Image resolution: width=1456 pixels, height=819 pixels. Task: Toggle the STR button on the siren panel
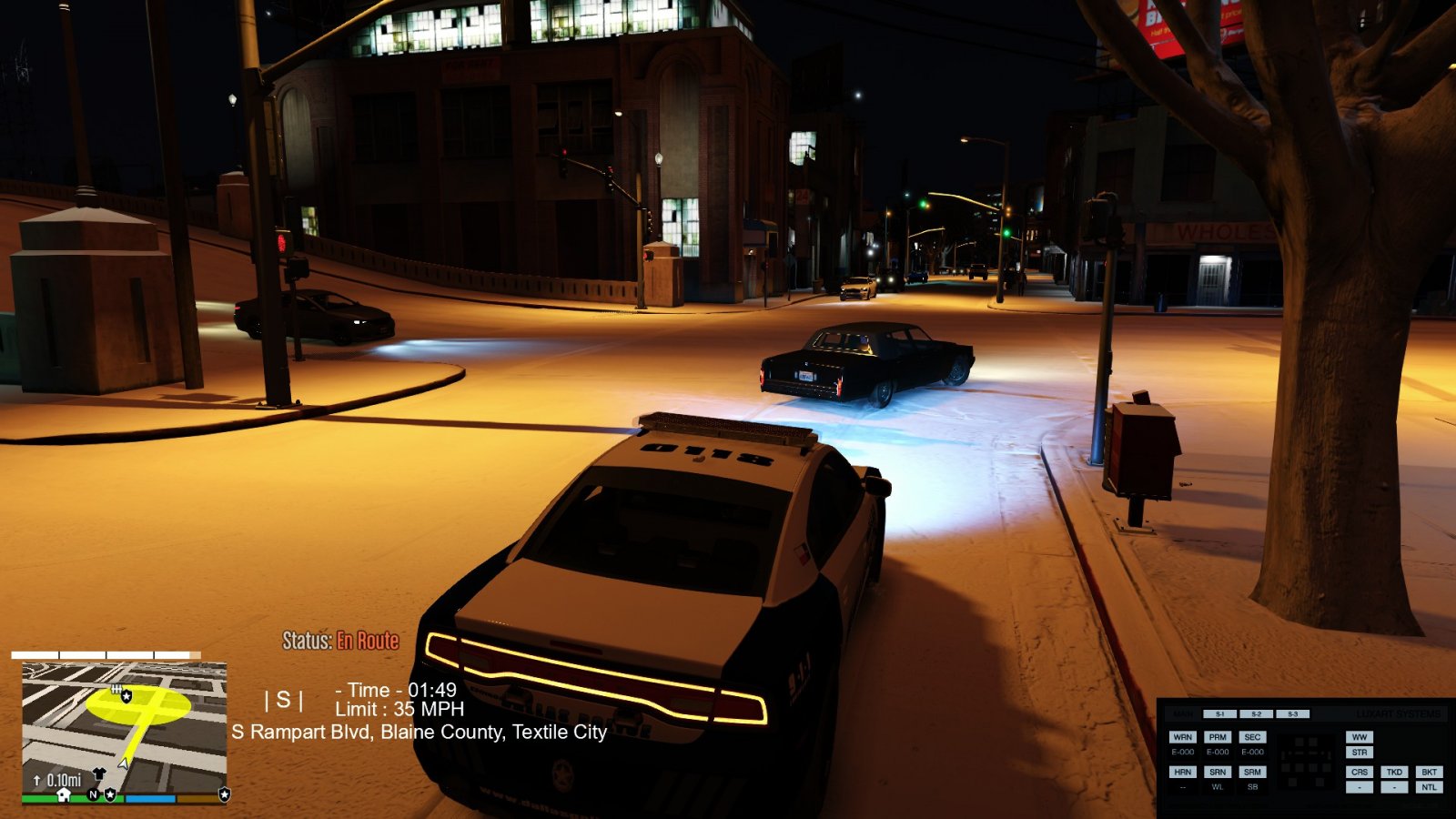pos(1360,753)
